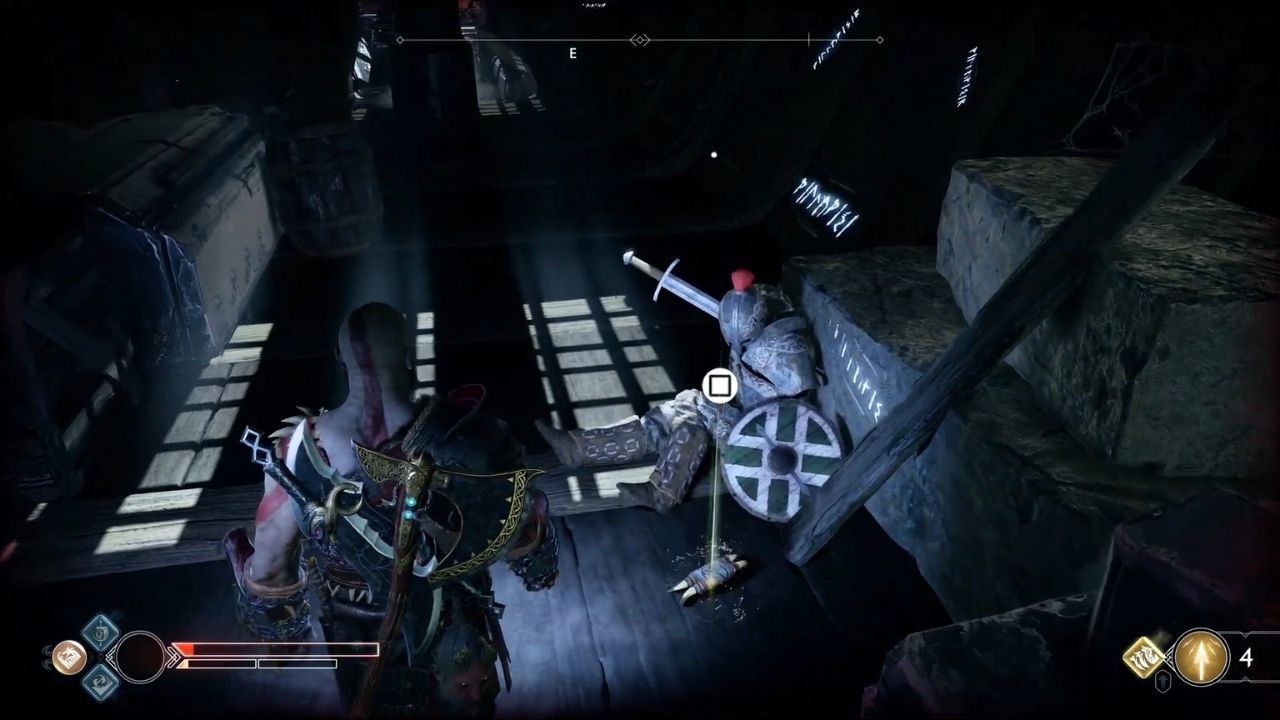Click the small grey arrow-type hexagon icon
This screenshot has width=1280, height=720.
(1164, 682)
